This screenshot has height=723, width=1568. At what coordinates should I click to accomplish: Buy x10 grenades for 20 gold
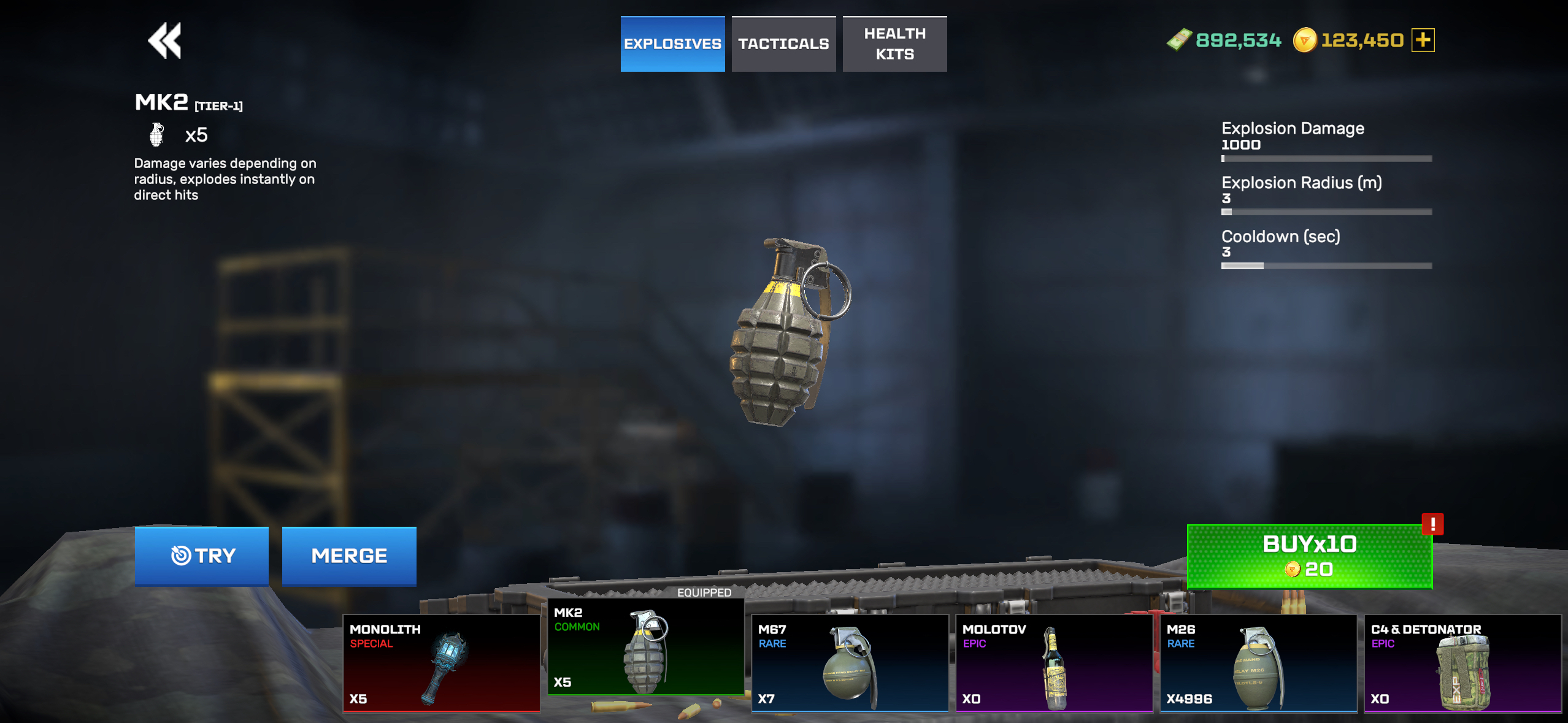coord(1309,556)
